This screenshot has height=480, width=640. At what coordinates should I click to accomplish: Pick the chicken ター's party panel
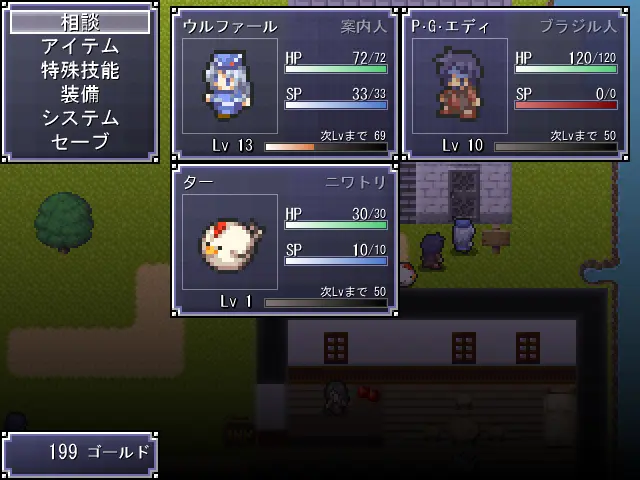coord(286,240)
